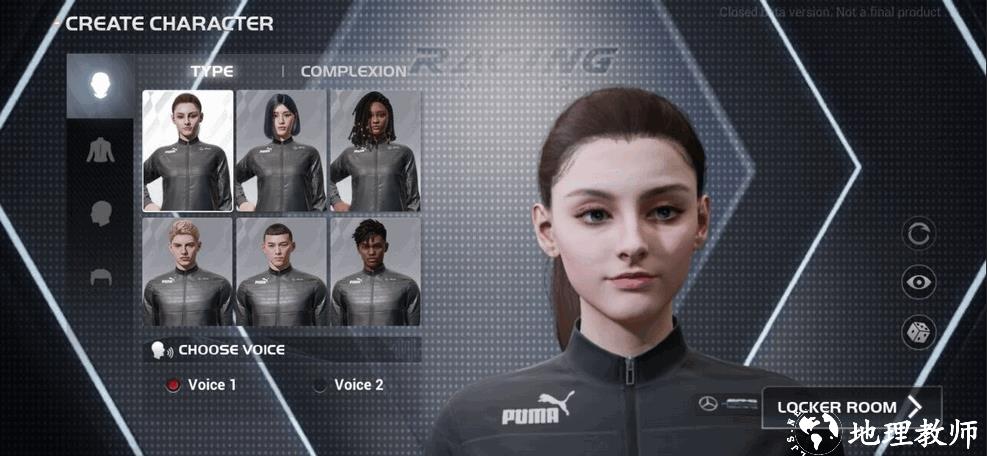The image size is (987, 456).
Task: Choose the short dark buzzcut male character
Action: point(281,271)
